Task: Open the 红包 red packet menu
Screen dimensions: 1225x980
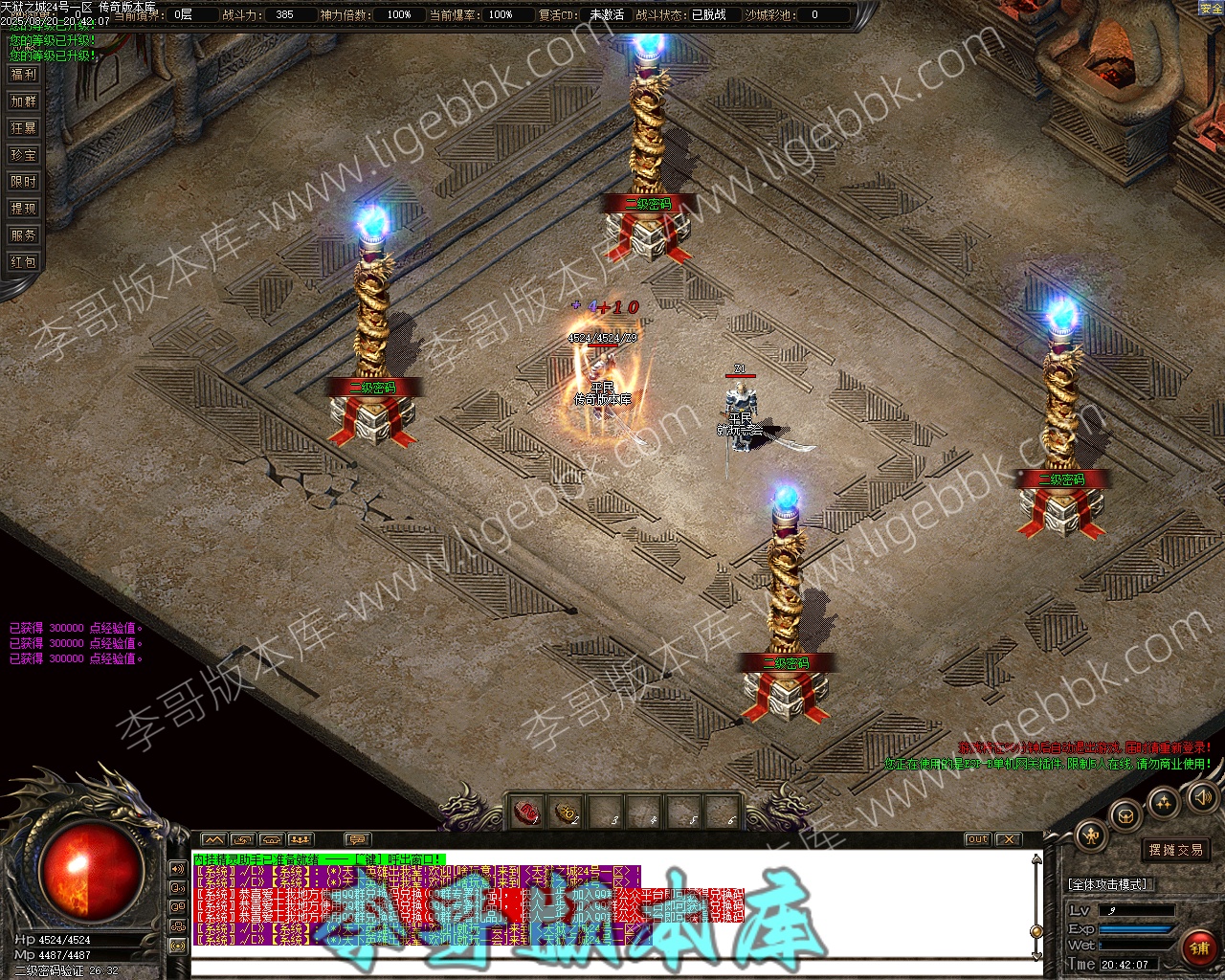Action: [x=23, y=262]
